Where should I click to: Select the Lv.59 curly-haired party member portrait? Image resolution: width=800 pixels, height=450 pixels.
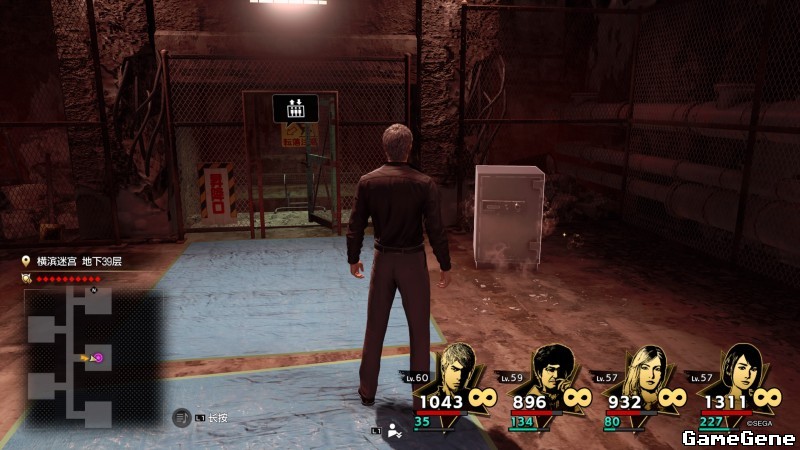(551, 369)
